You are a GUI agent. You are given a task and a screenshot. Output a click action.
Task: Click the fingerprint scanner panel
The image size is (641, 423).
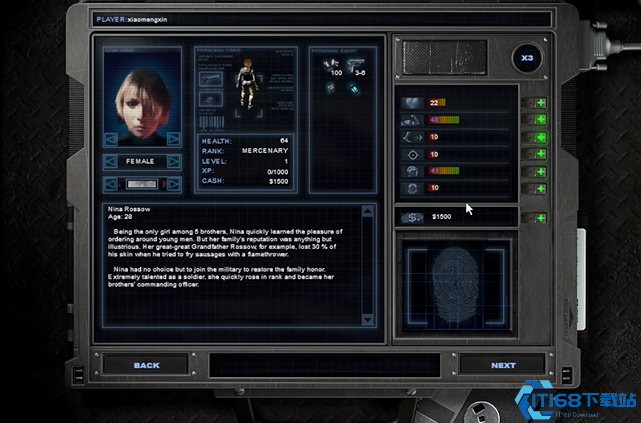click(455, 283)
